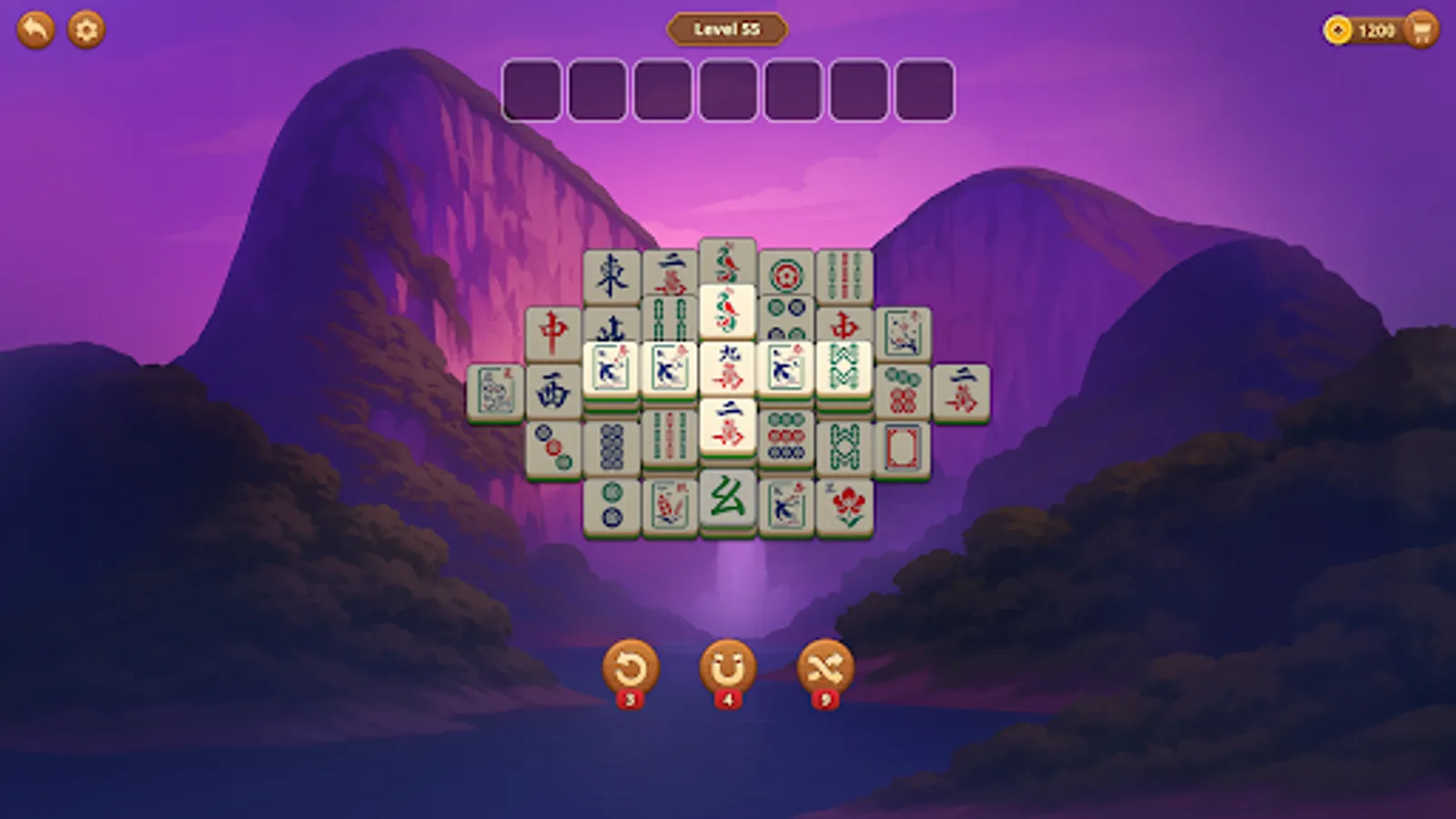Select the blank-framed White Dragon tile
This screenshot has width=1456, height=819.
tap(903, 445)
